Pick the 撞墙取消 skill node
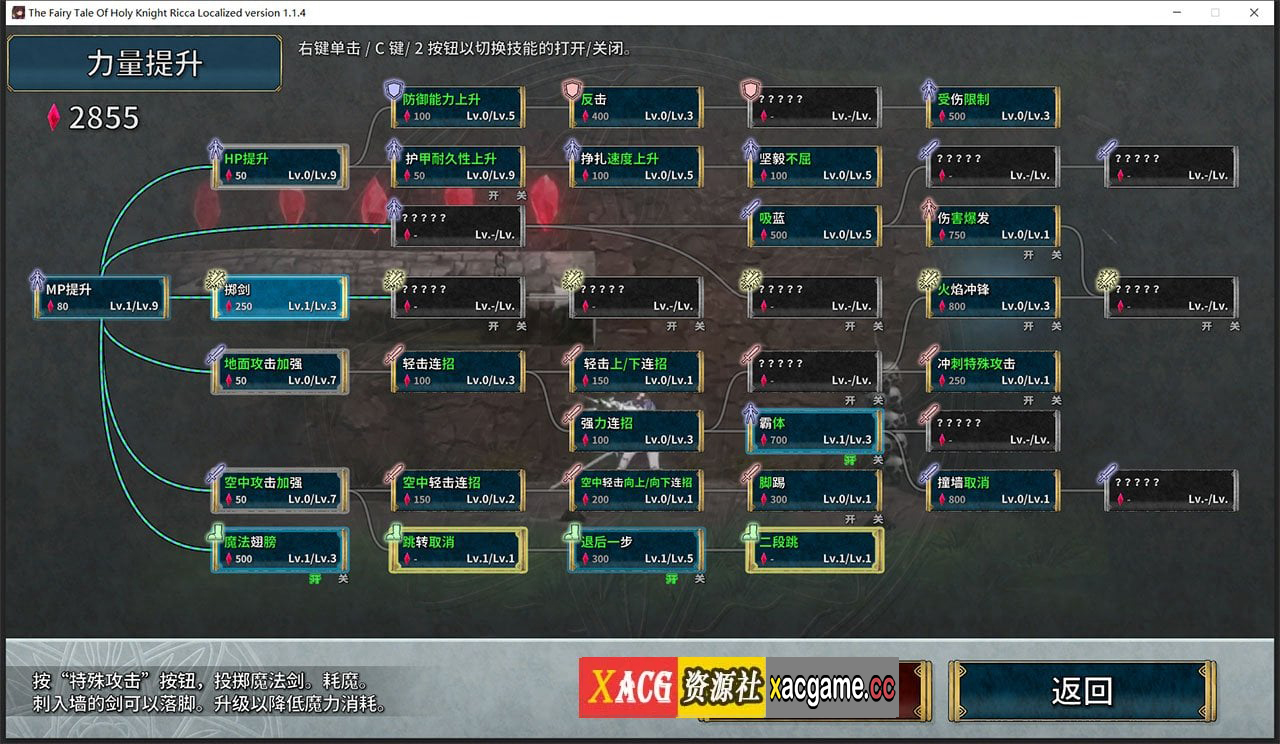 pos(993,490)
